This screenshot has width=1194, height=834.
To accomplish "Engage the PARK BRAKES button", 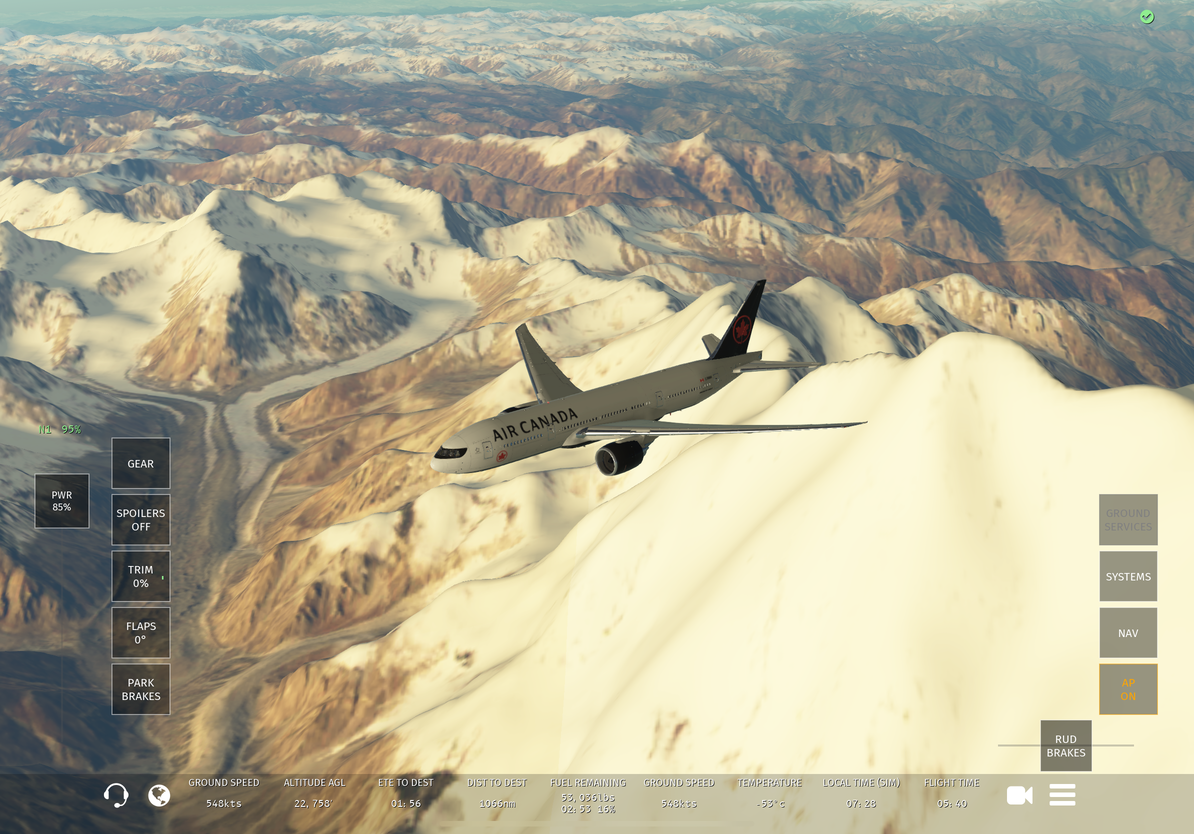I will [141, 689].
